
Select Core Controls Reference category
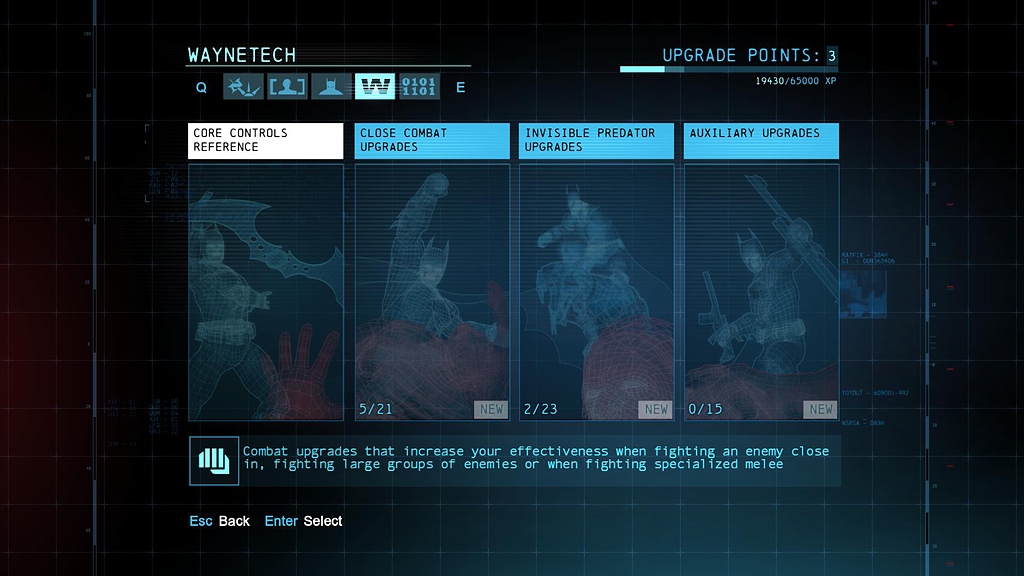pyautogui.click(x=265, y=141)
